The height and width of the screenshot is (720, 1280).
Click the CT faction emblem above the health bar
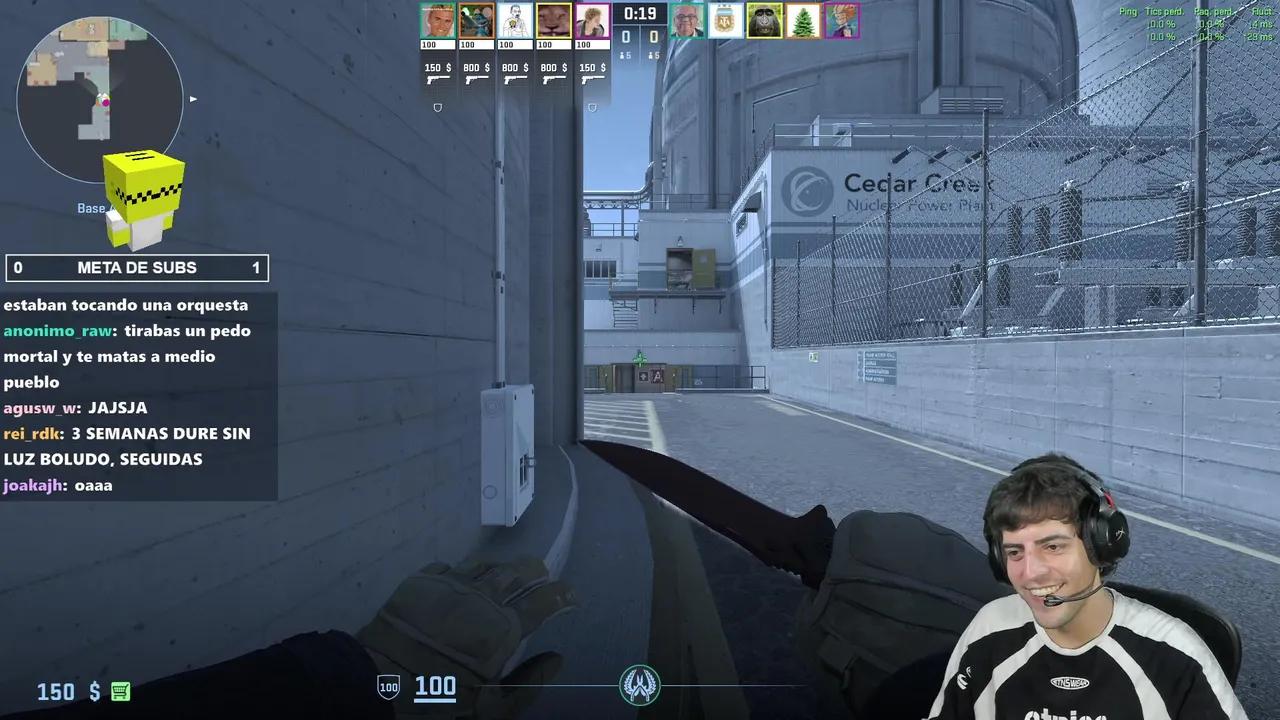click(x=640, y=686)
